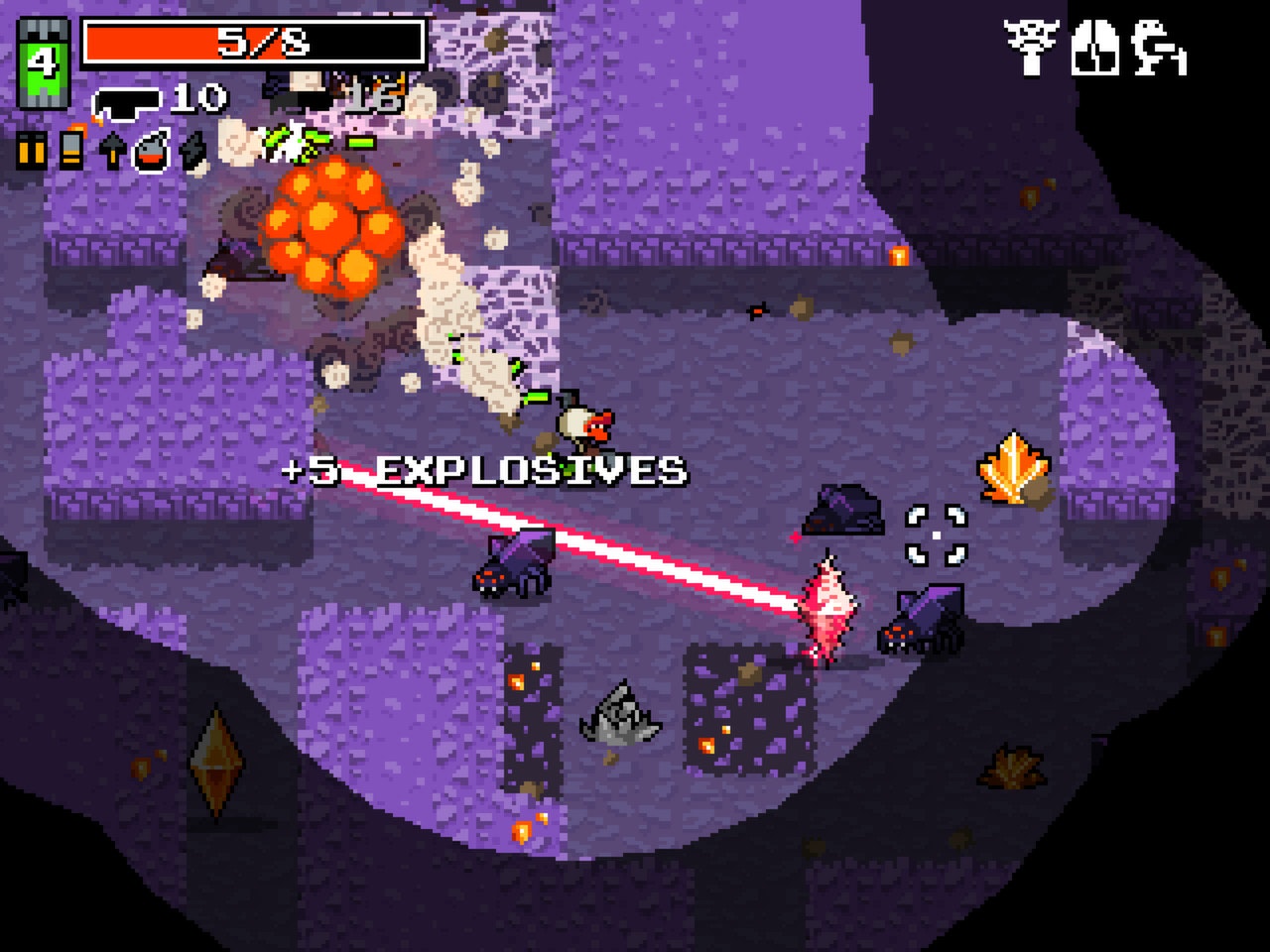Enable the crosshair reticle target

click(x=936, y=534)
